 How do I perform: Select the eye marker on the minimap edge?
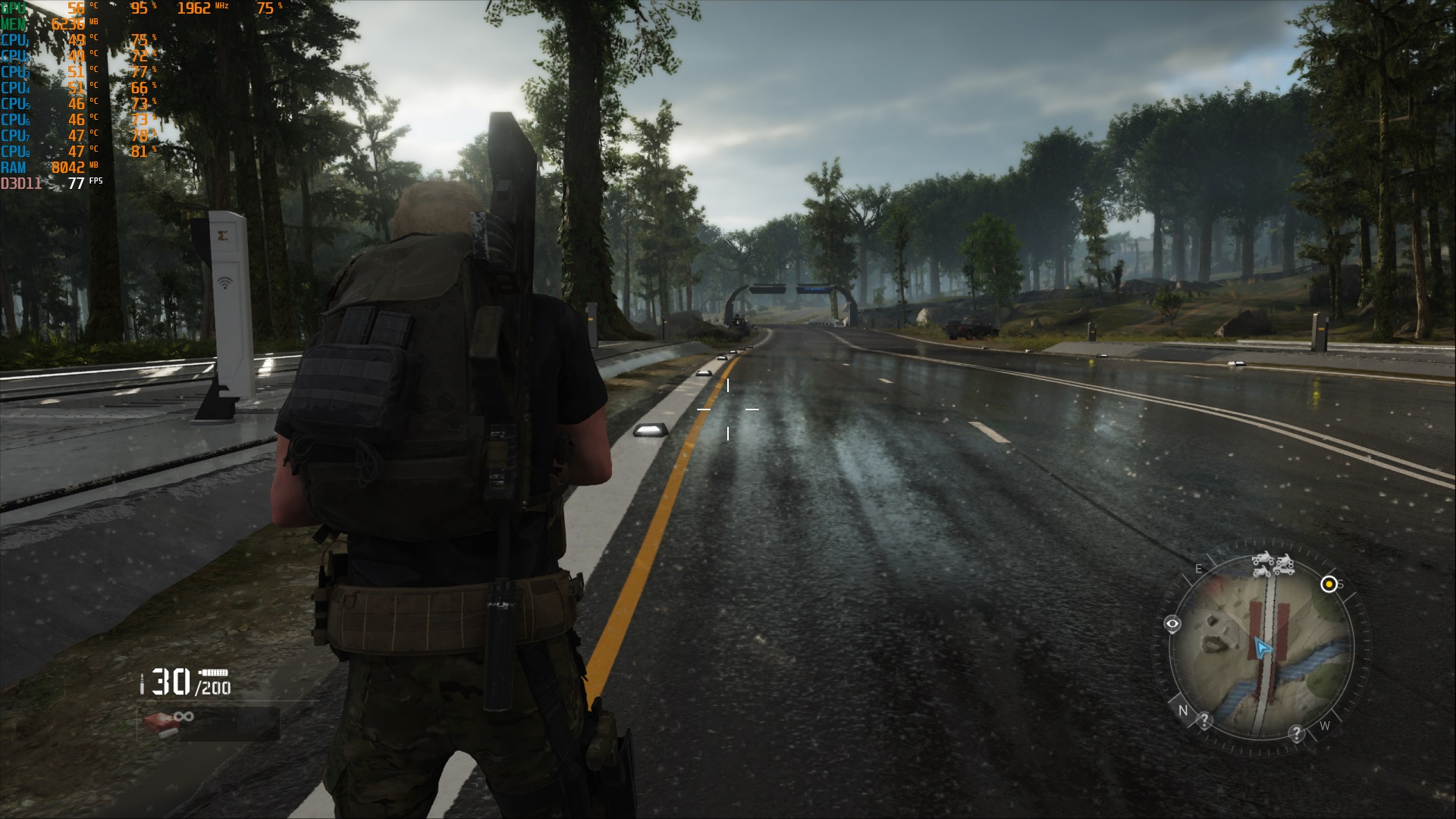[1172, 625]
